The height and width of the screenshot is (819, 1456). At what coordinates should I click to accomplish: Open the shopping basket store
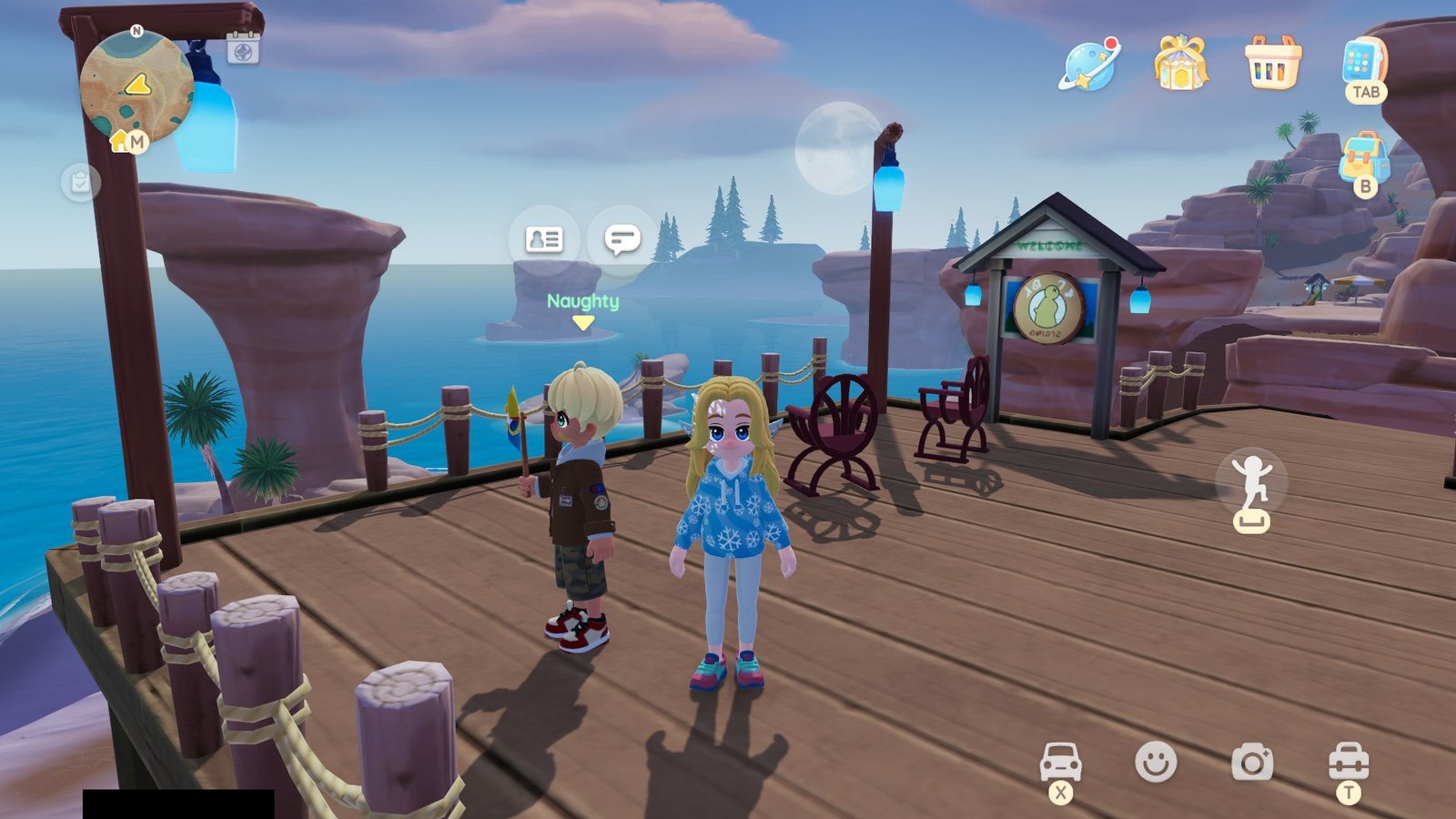[1272, 64]
